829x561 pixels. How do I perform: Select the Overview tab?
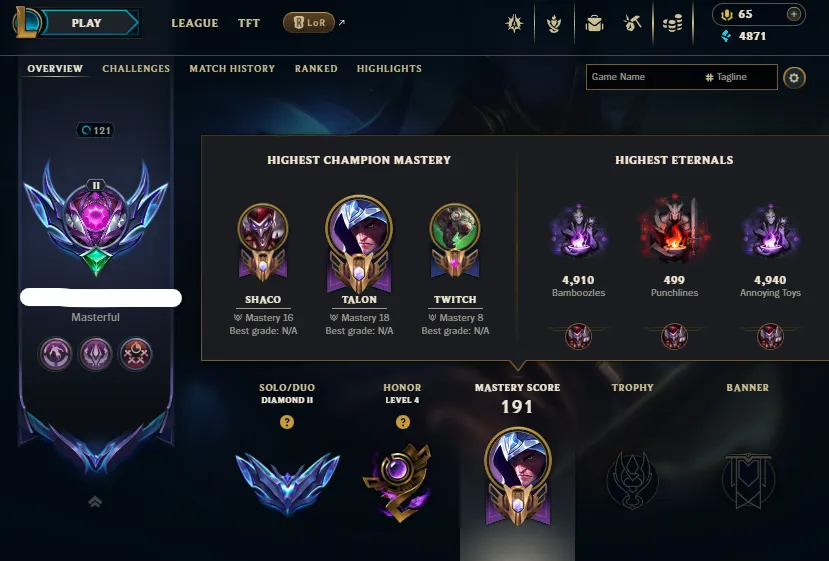pos(55,69)
